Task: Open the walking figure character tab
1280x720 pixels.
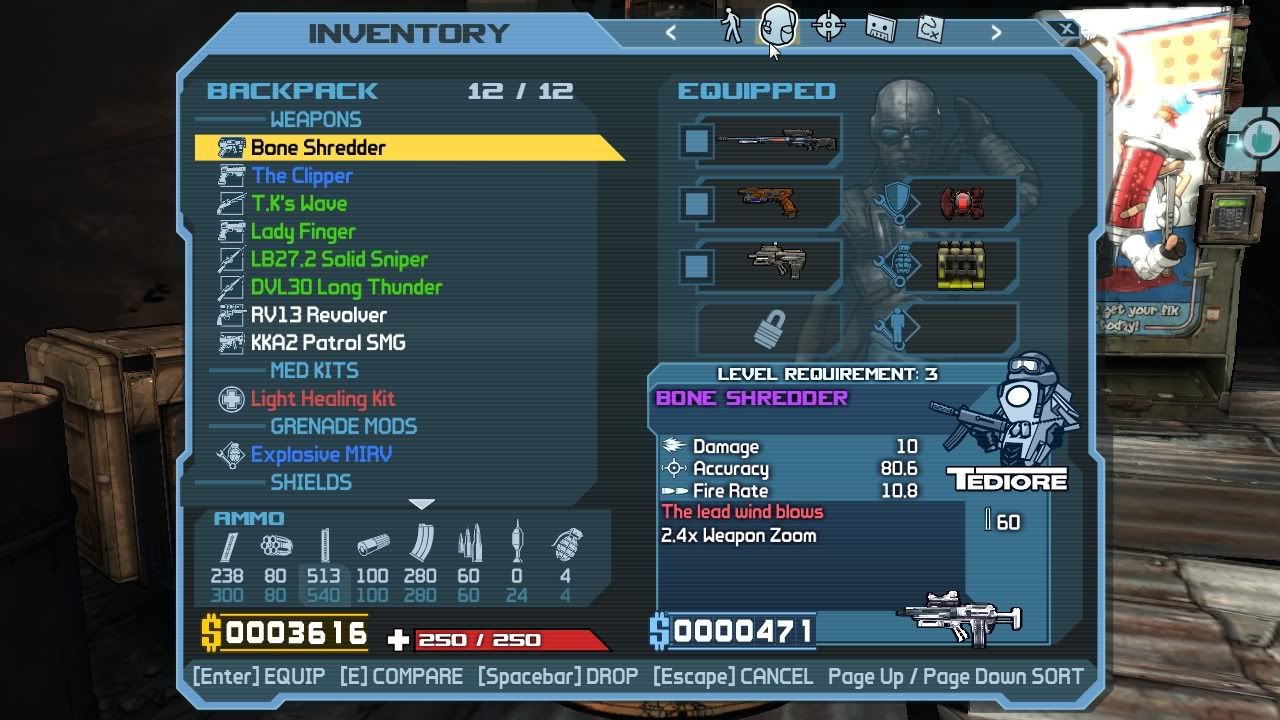Action: pos(732,27)
